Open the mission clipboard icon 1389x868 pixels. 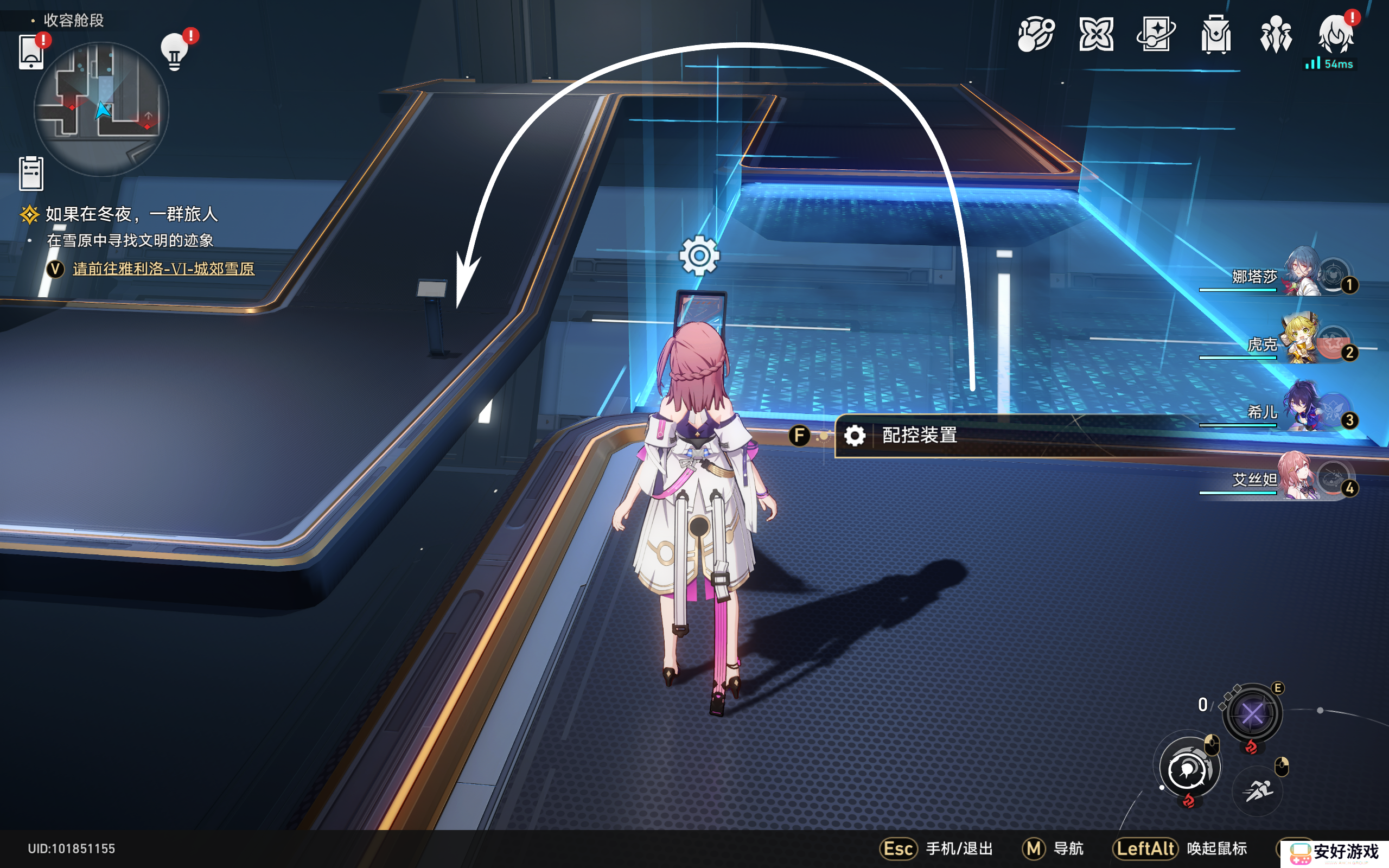click(31, 173)
